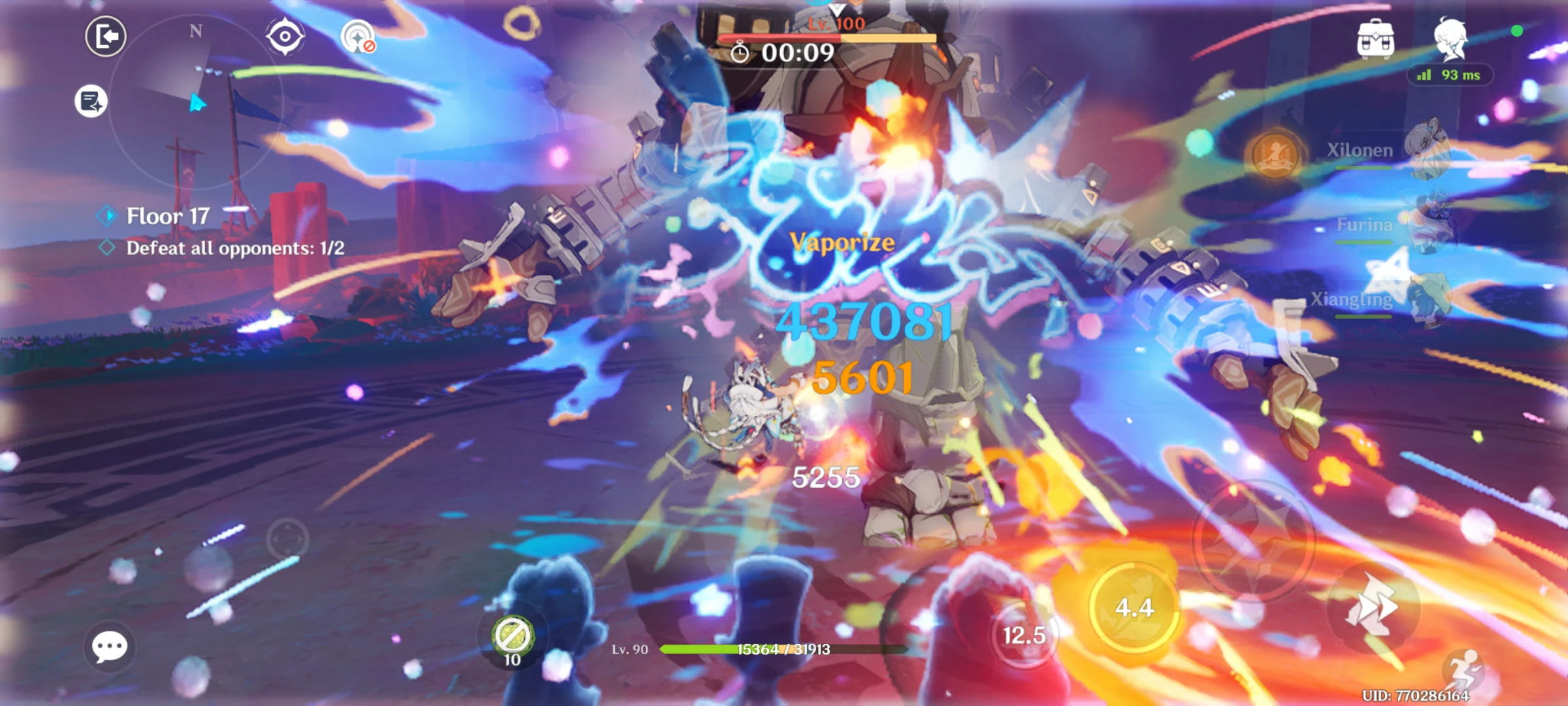Click the exit door icon to leave domain
1568x706 pixels.
click(106, 35)
